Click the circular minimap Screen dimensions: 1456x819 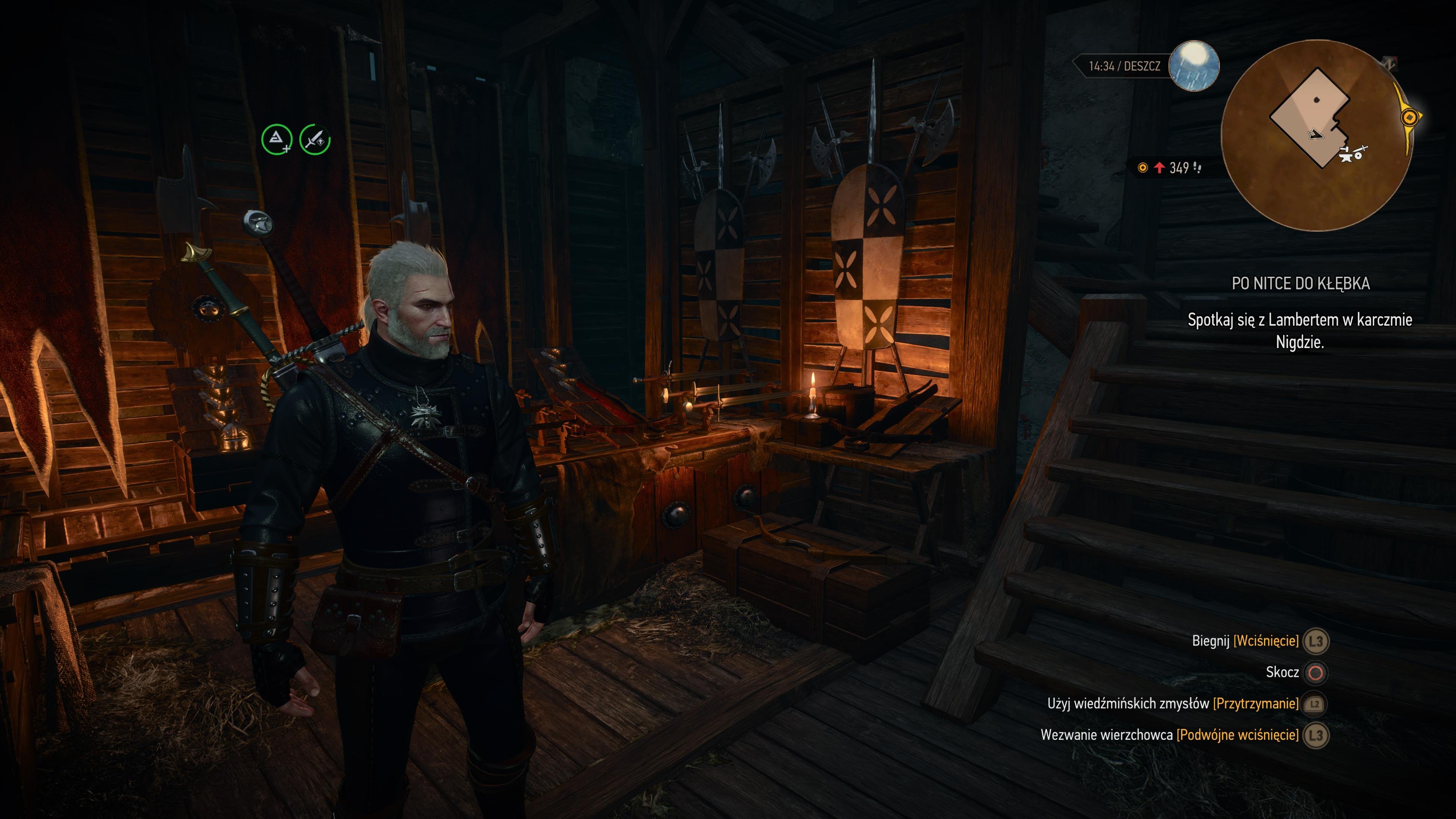(x=1317, y=136)
